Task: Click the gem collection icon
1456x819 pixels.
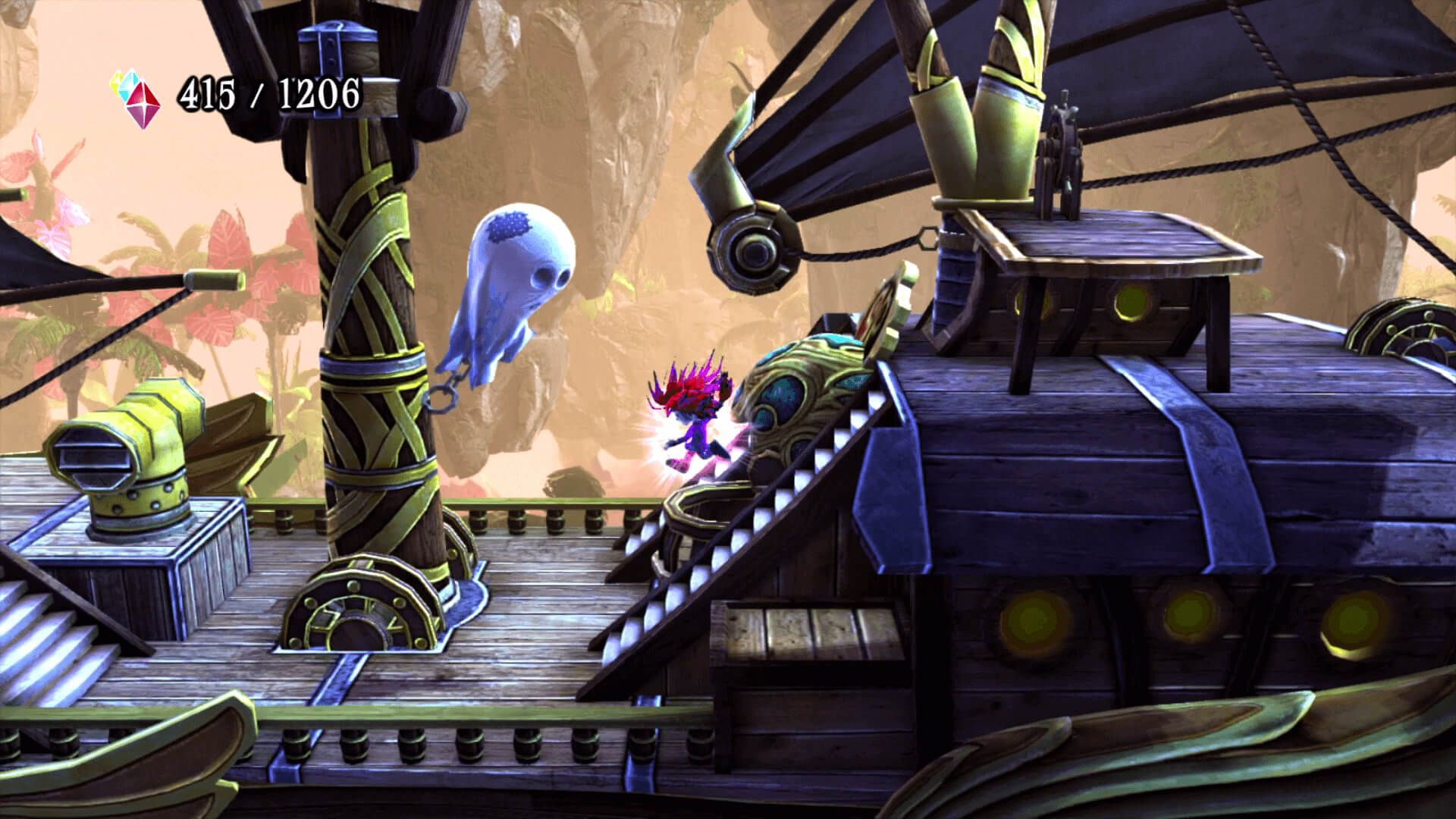Action: (x=137, y=99)
